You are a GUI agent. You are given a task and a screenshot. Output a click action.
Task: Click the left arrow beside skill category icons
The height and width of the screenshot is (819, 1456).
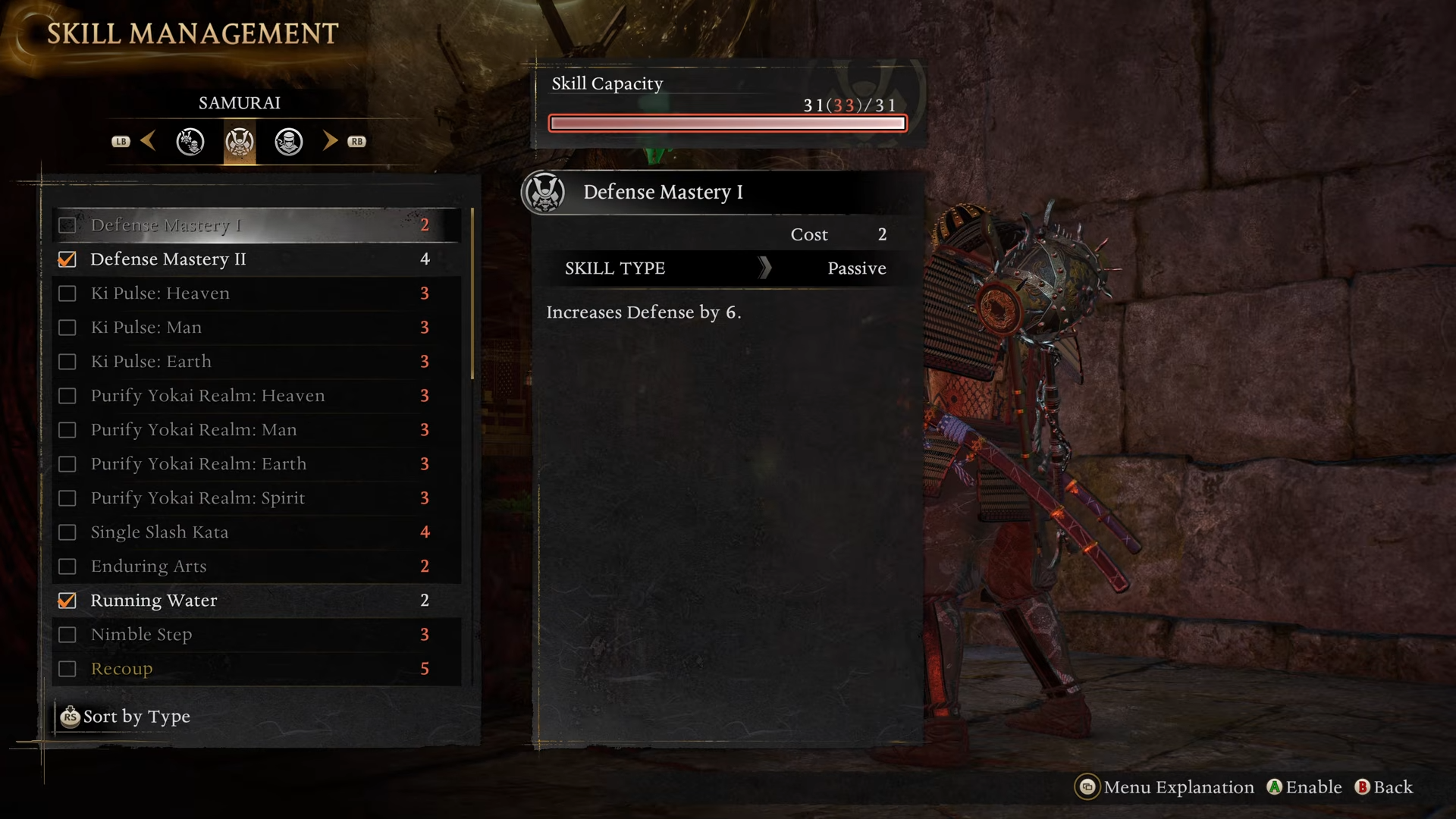148,141
